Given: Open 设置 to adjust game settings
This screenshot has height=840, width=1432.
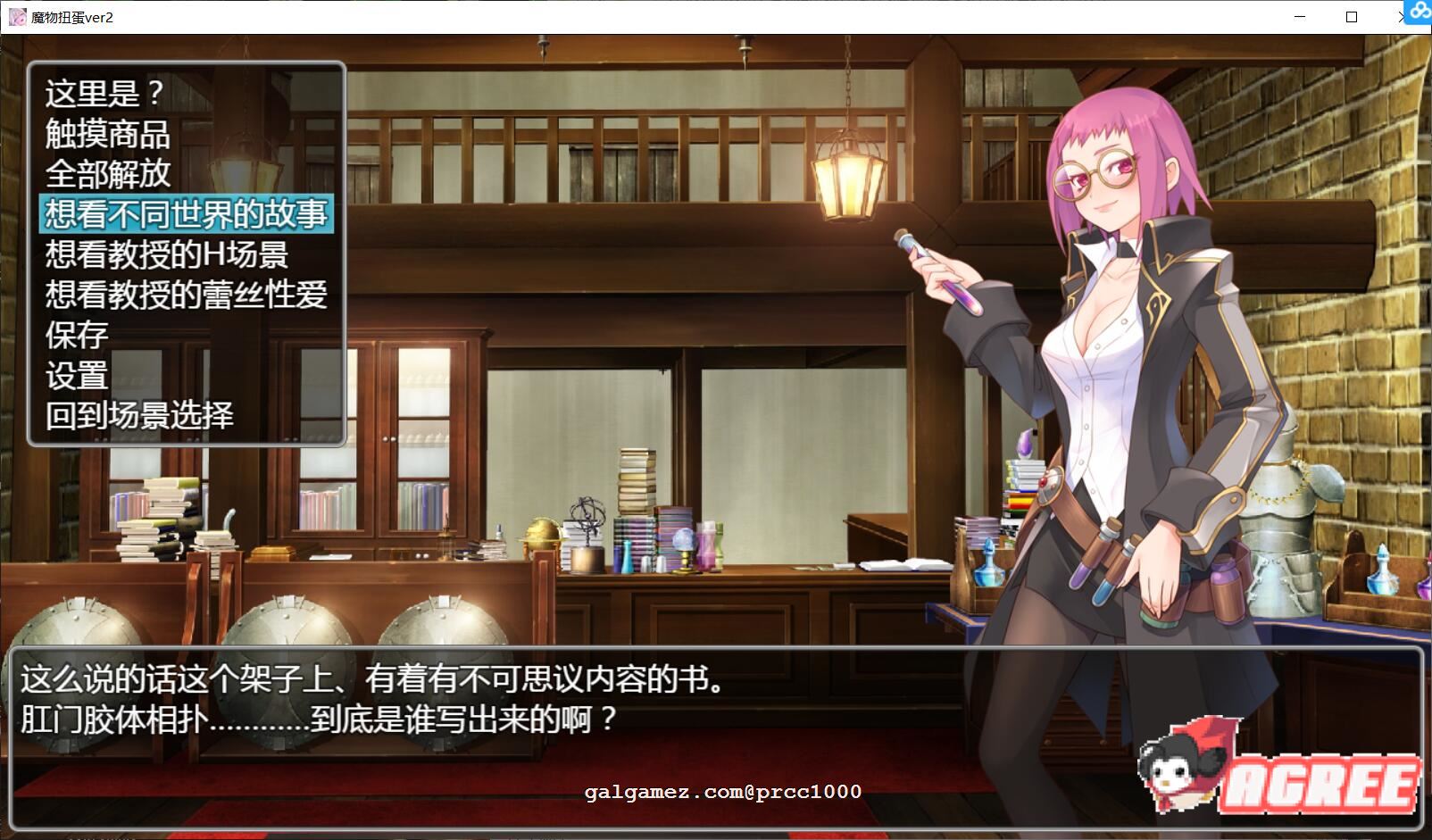Looking at the screenshot, I should (x=76, y=375).
